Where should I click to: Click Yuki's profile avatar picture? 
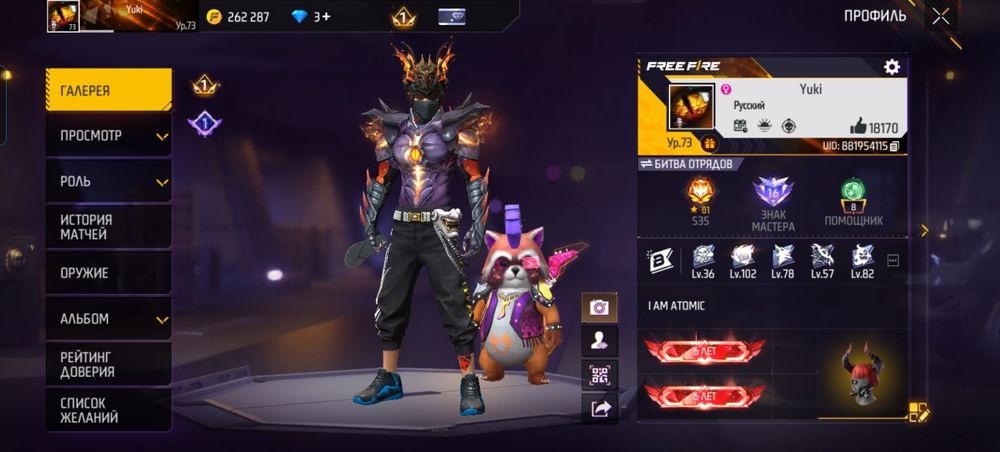(x=691, y=106)
